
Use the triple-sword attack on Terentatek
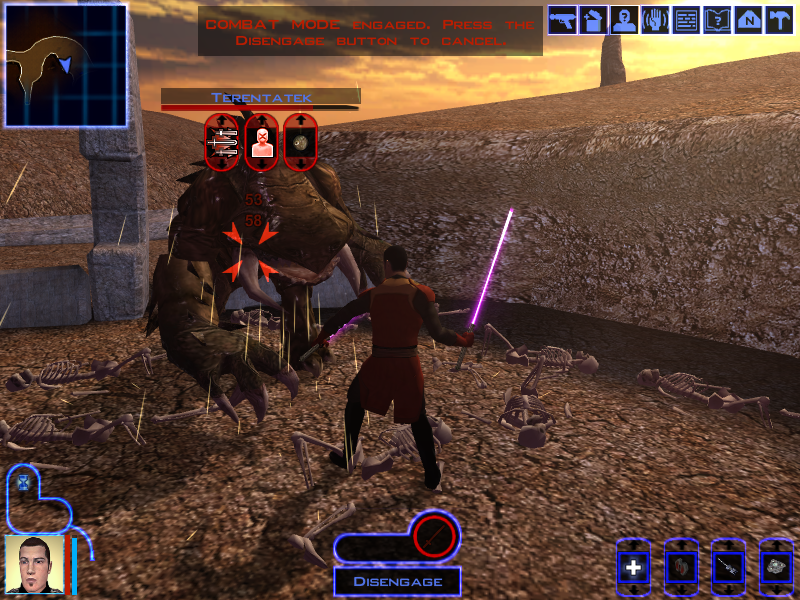coord(221,142)
